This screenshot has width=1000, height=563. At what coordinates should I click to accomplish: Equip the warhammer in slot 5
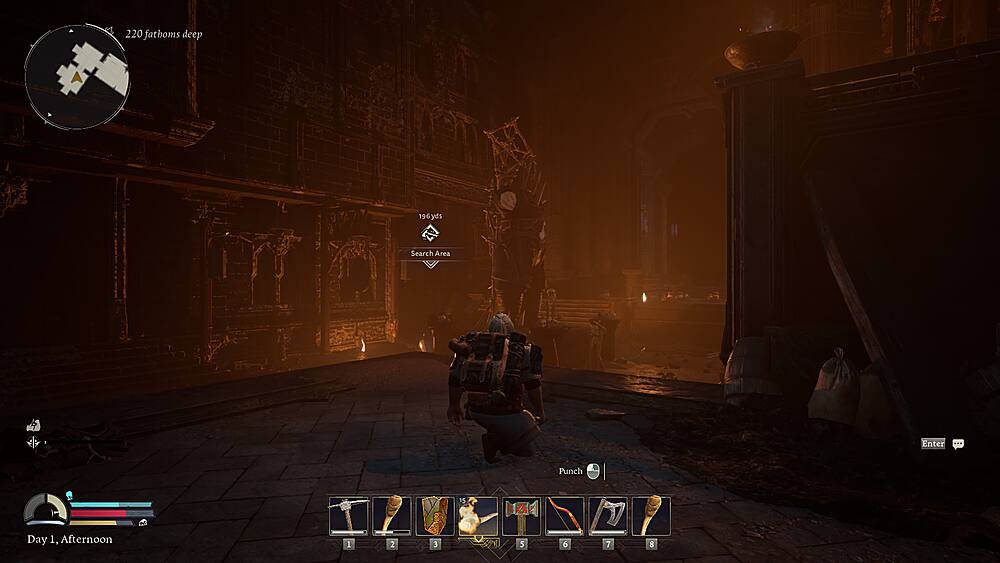(521, 516)
